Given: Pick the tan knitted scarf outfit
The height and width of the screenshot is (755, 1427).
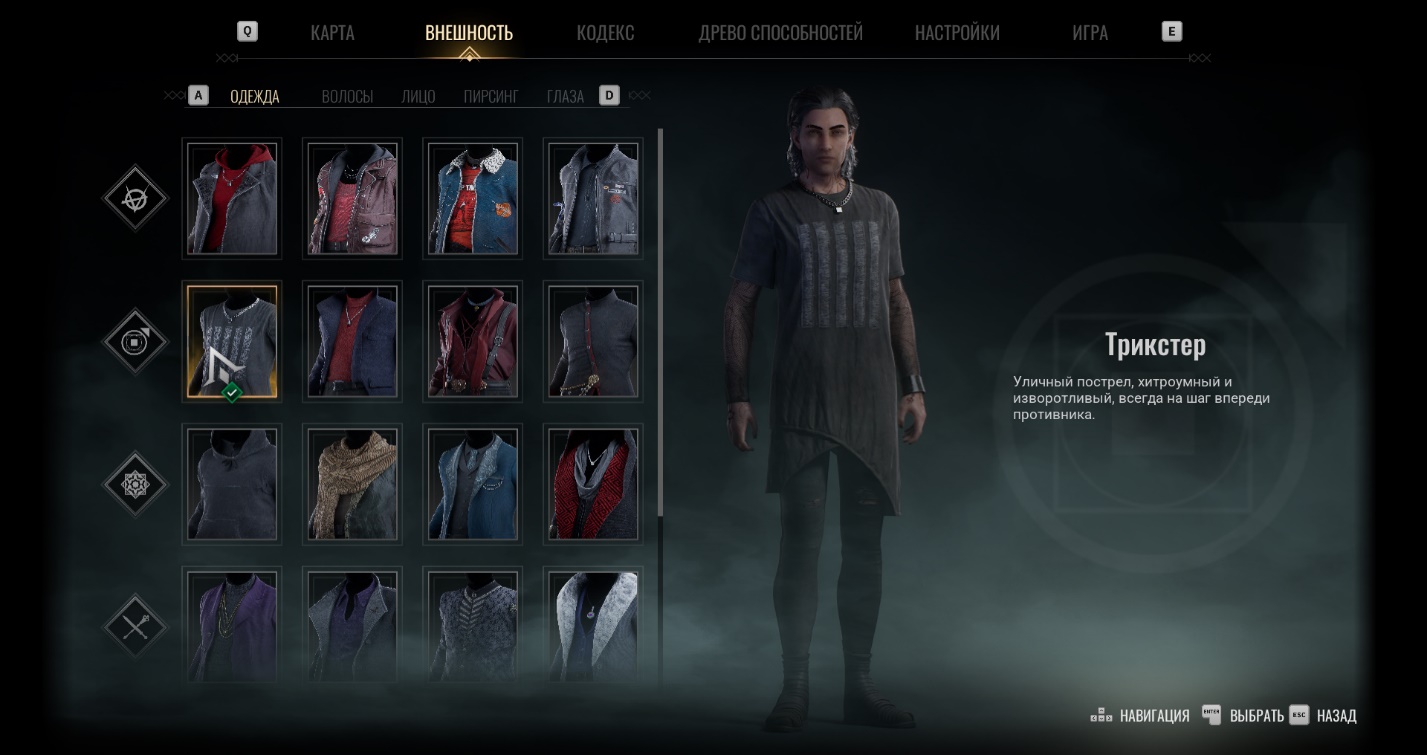Looking at the screenshot, I should (352, 484).
